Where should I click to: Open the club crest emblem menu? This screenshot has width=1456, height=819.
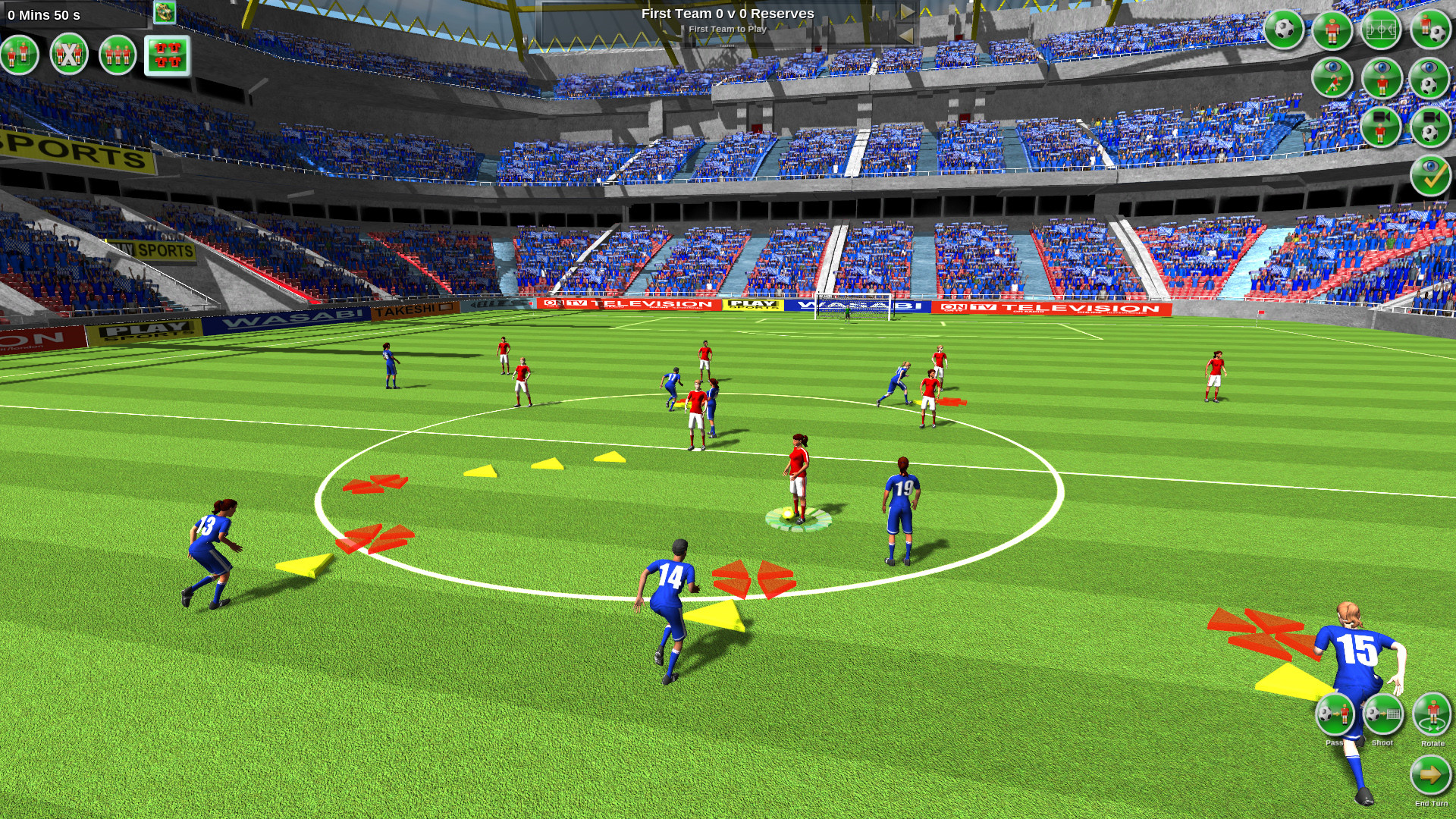(165, 12)
